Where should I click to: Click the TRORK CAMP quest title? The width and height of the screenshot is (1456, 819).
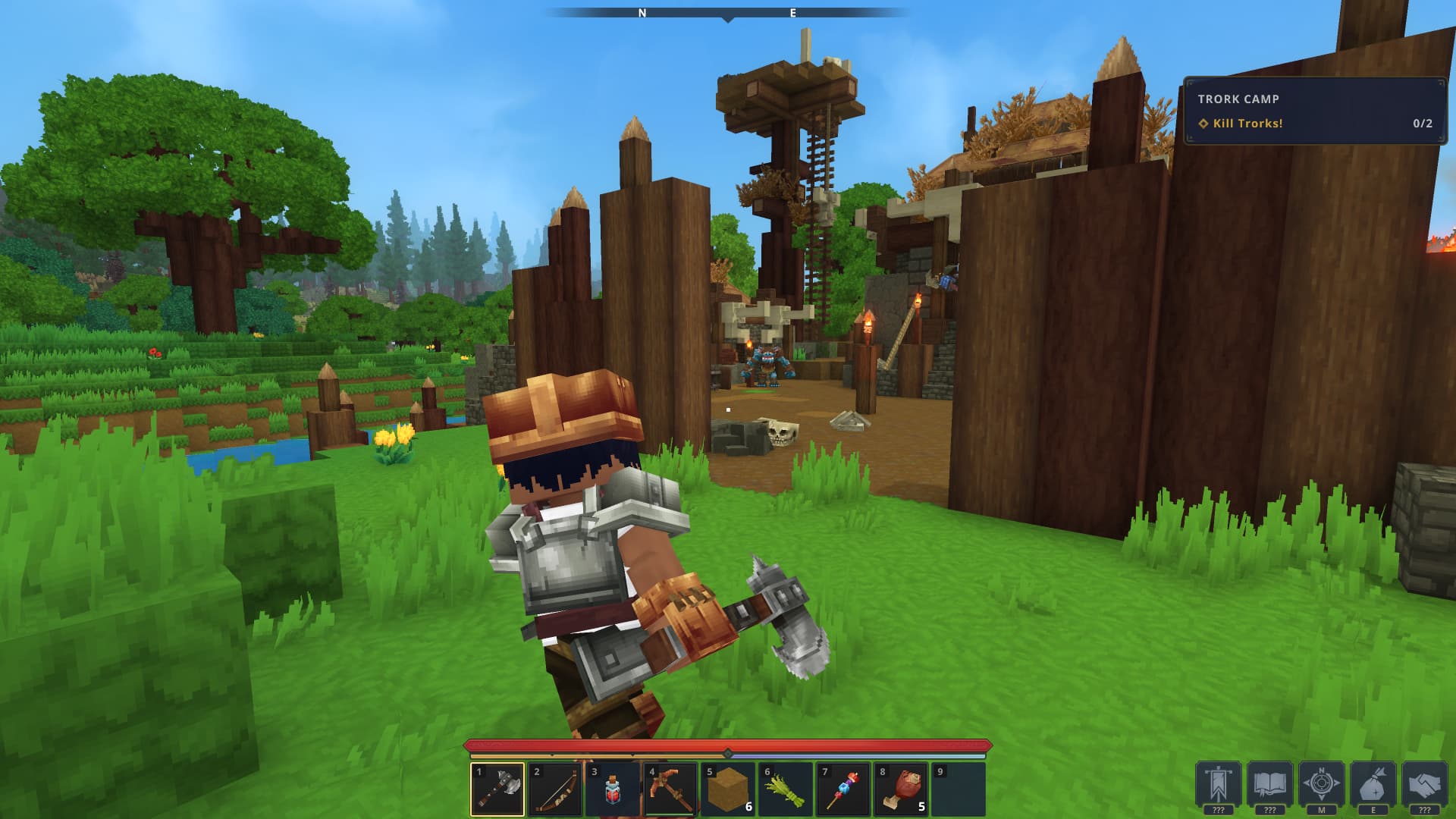(1239, 99)
